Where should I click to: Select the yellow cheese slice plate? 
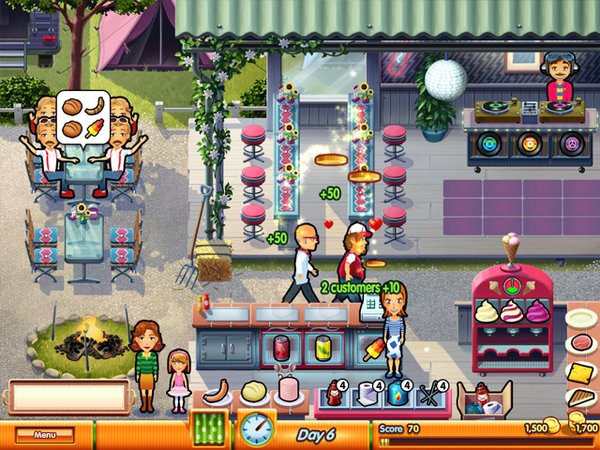point(581,373)
